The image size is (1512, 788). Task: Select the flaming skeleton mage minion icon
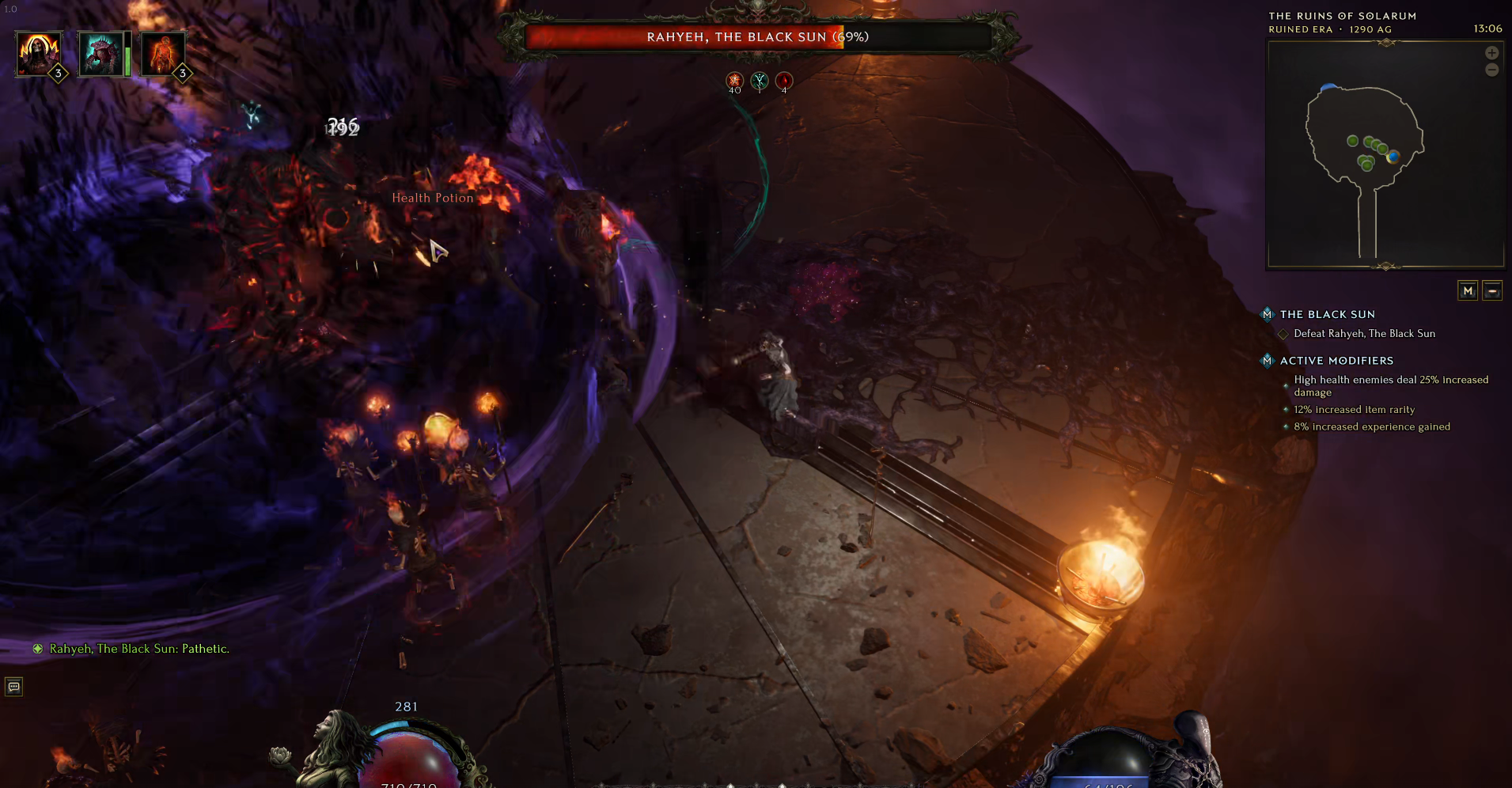(38, 53)
